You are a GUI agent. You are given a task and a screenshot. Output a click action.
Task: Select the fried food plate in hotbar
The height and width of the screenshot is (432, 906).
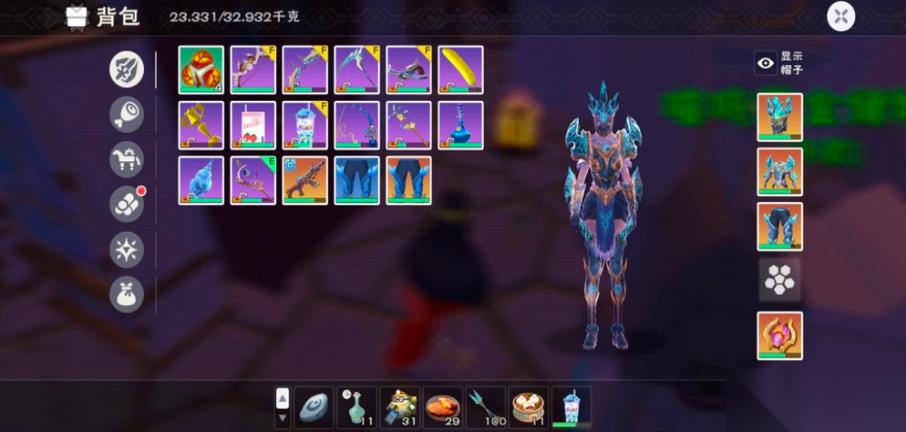(443, 407)
